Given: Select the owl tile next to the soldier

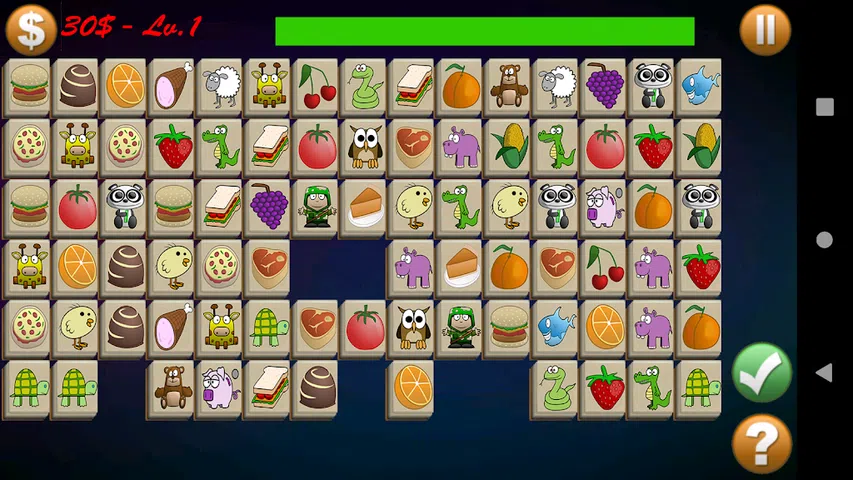Looking at the screenshot, I should coord(413,328).
